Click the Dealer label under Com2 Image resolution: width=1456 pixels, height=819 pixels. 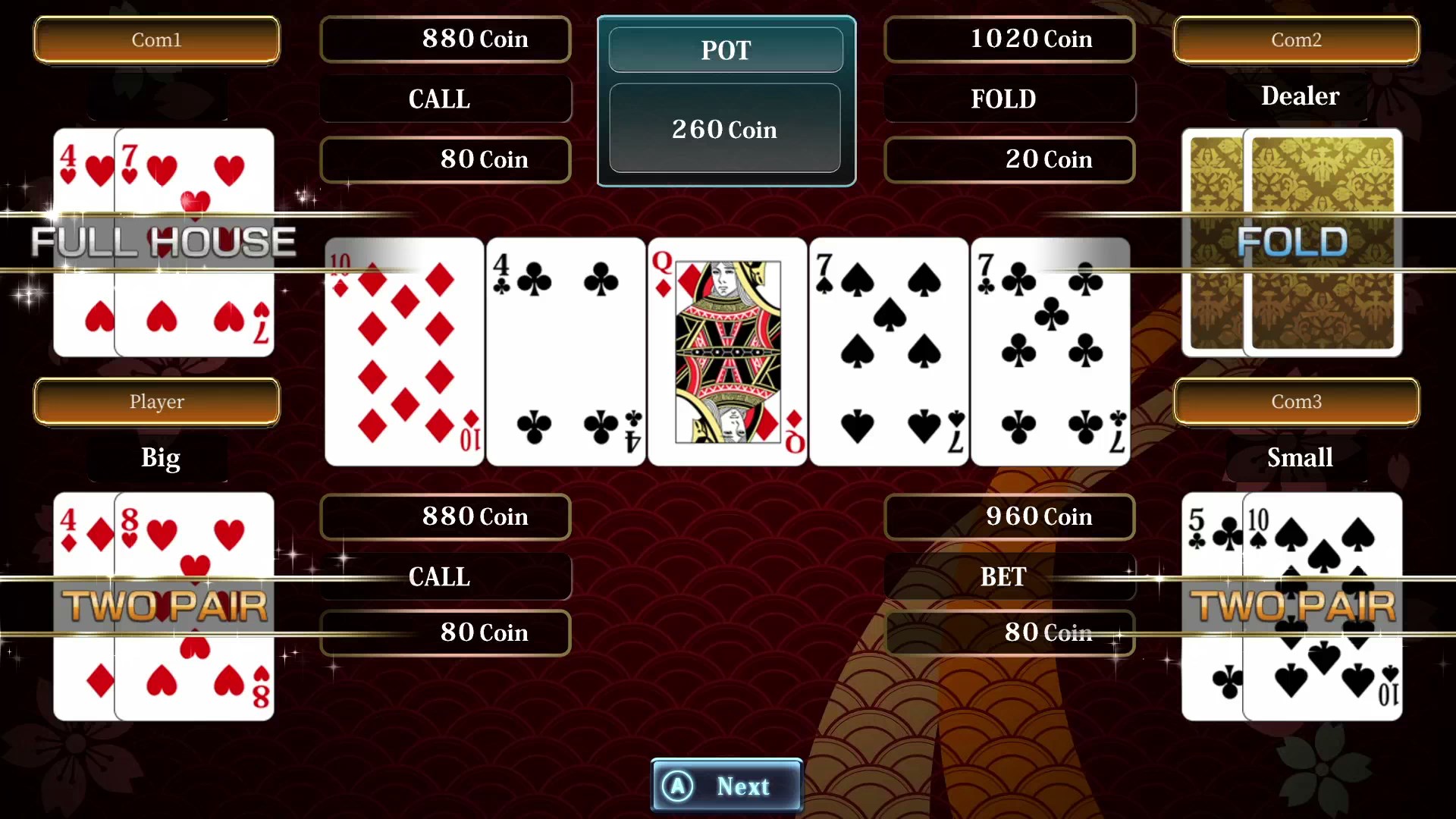point(1299,96)
